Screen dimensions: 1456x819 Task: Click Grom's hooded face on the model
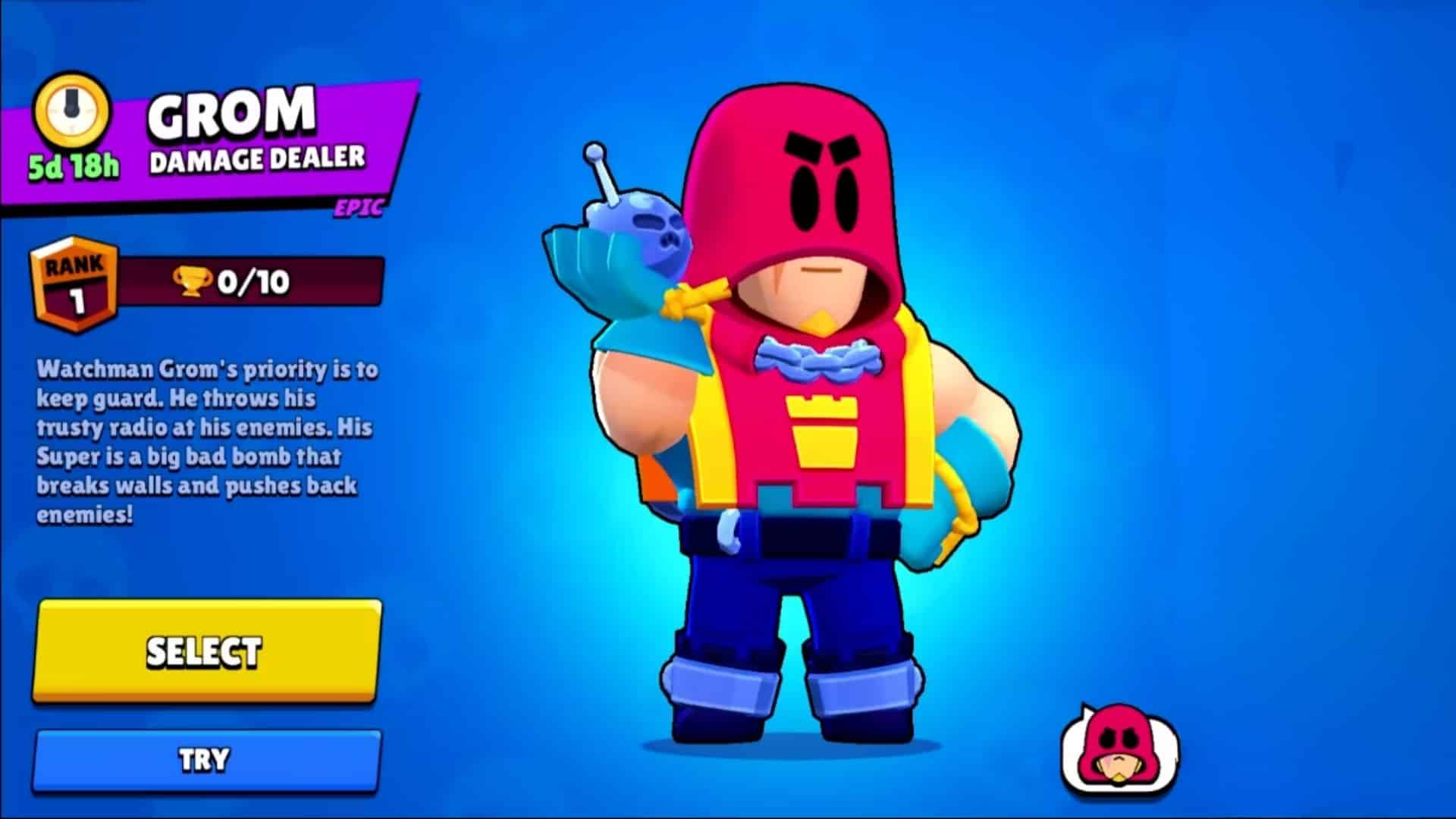tap(811, 250)
